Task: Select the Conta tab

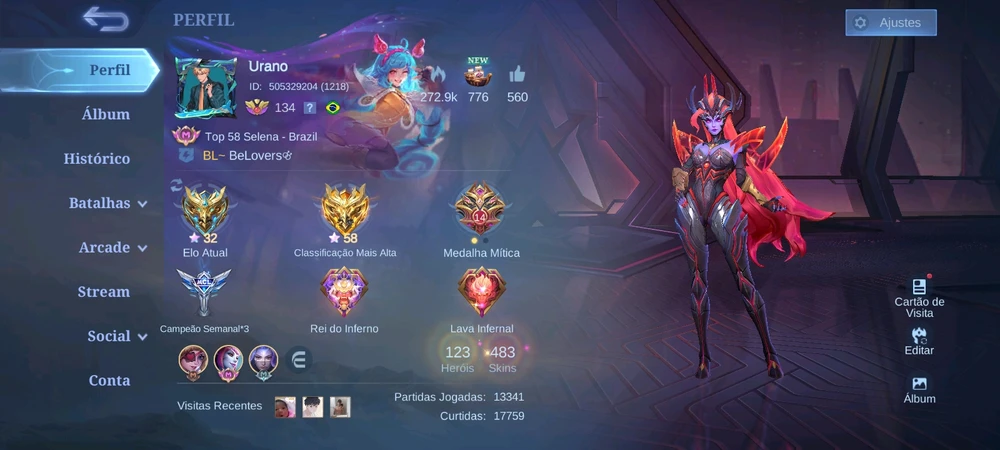Action: tap(109, 380)
